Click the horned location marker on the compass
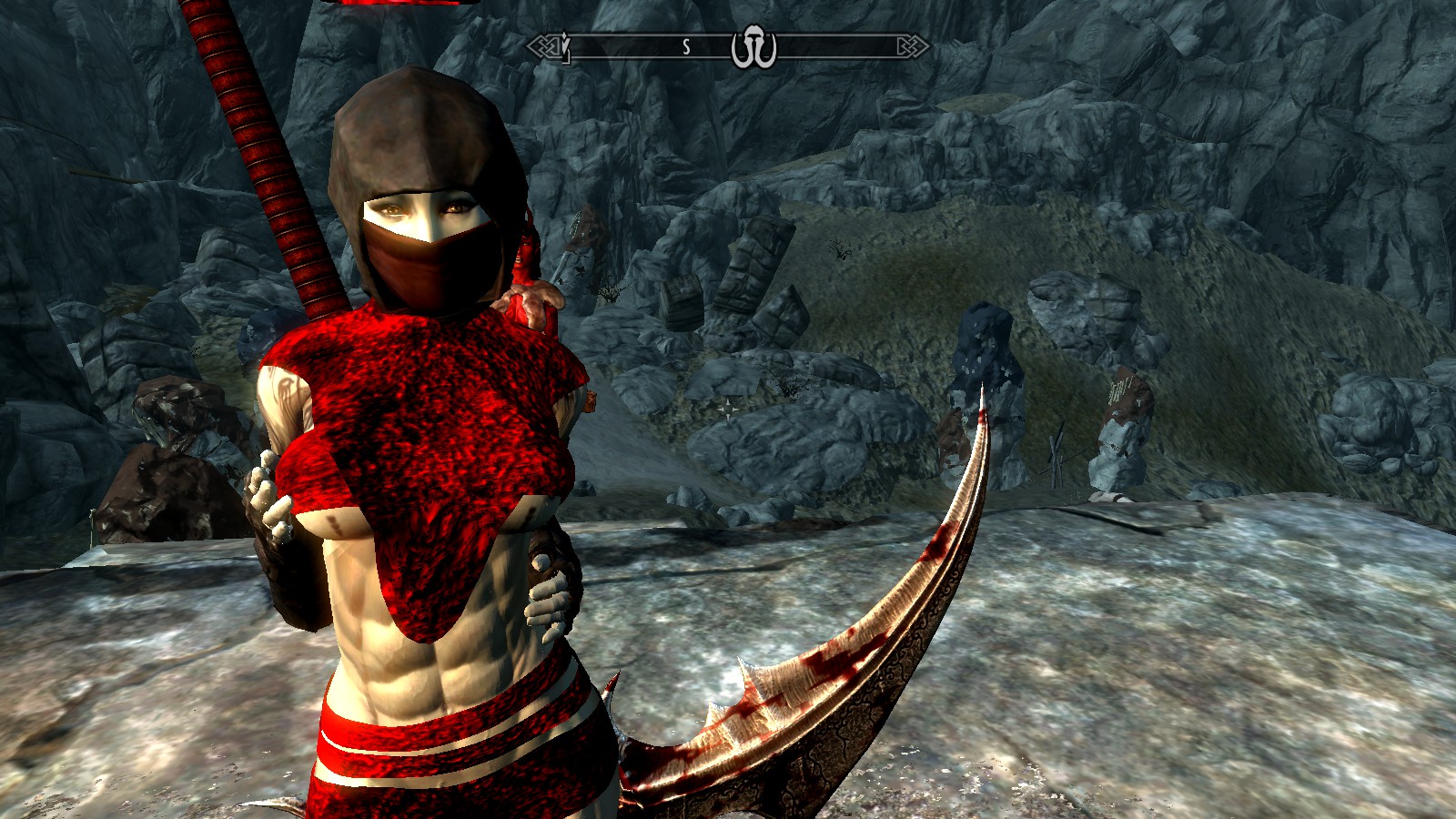1456x819 pixels. point(753,48)
